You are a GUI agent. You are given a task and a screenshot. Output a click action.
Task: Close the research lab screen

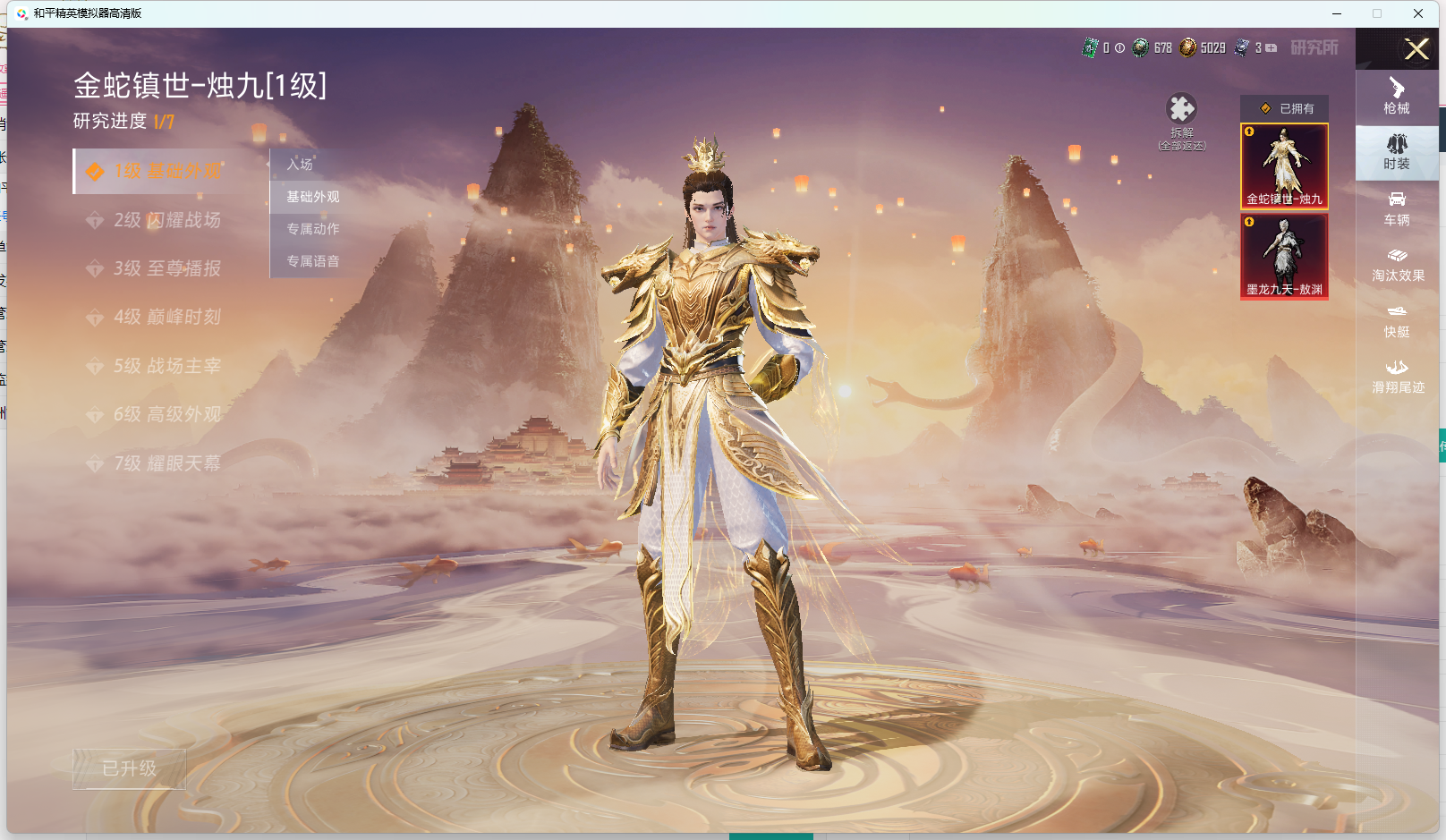1416,49
